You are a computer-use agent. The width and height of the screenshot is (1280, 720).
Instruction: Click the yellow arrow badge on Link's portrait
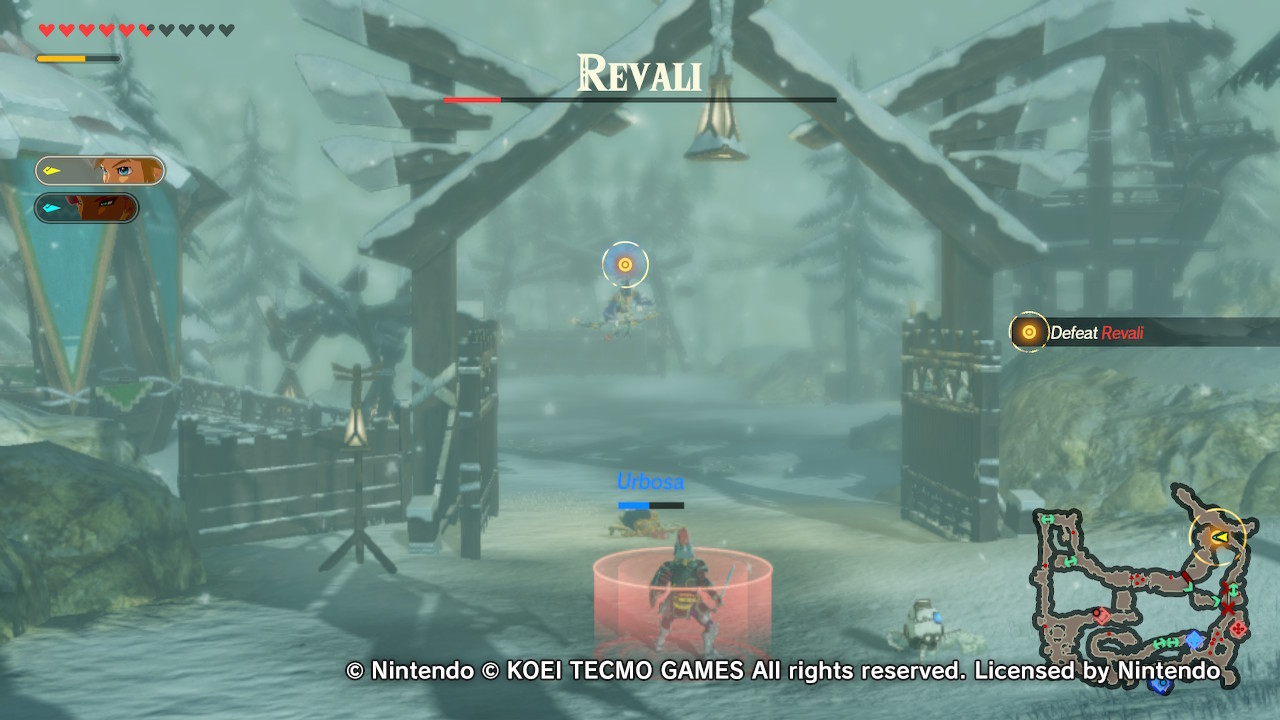pyautogui.click(x=50, y=170)
